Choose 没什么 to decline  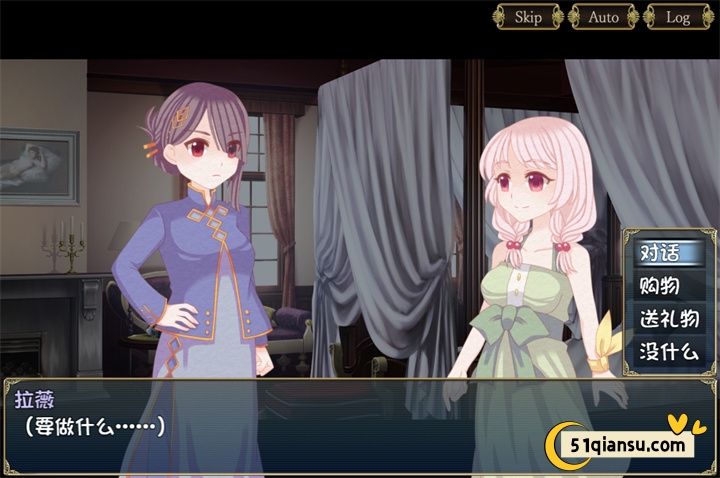coord(666,352)
